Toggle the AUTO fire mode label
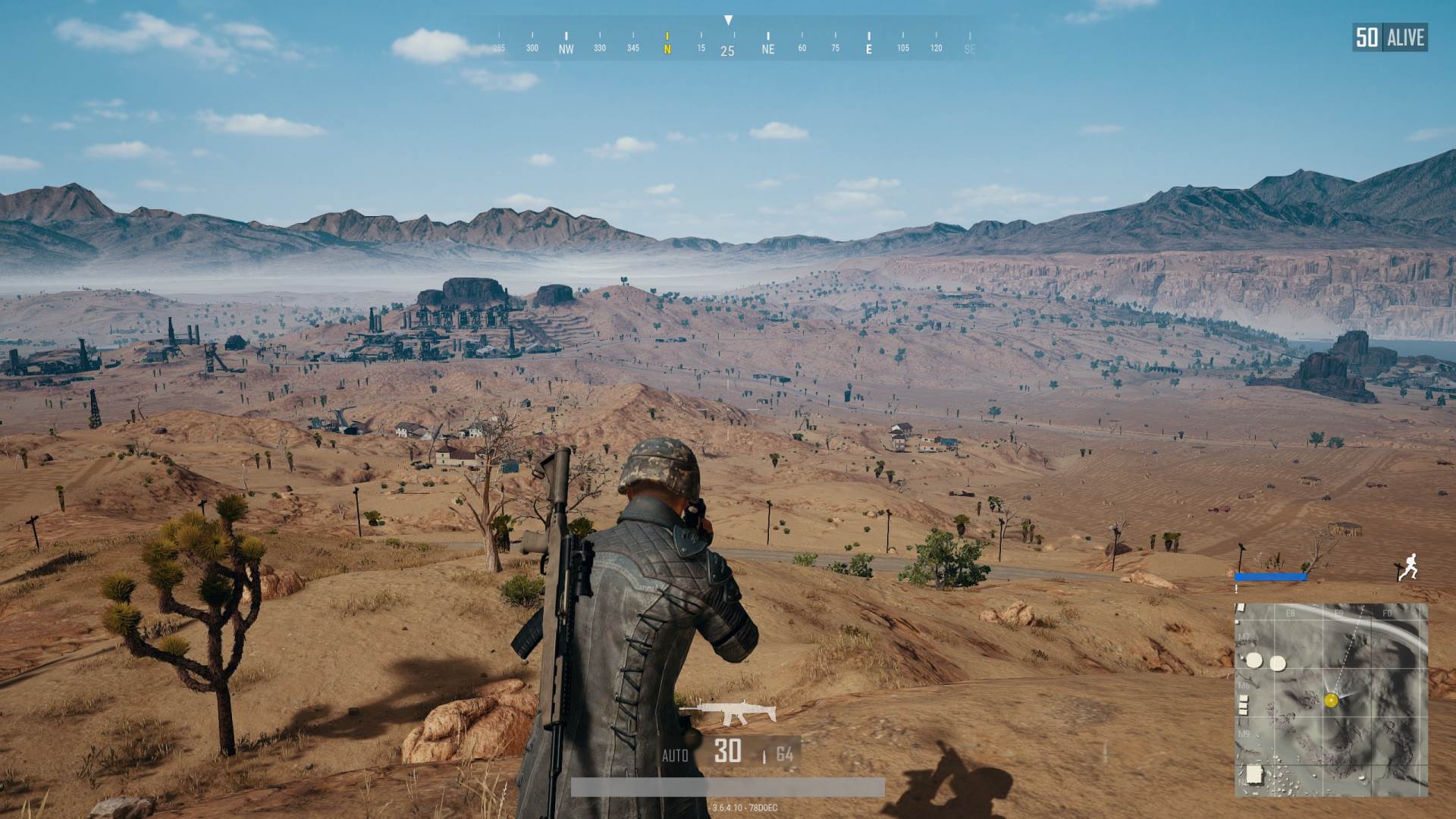Viewport: 1456px width, 819px height. click(x=675, y=755)
